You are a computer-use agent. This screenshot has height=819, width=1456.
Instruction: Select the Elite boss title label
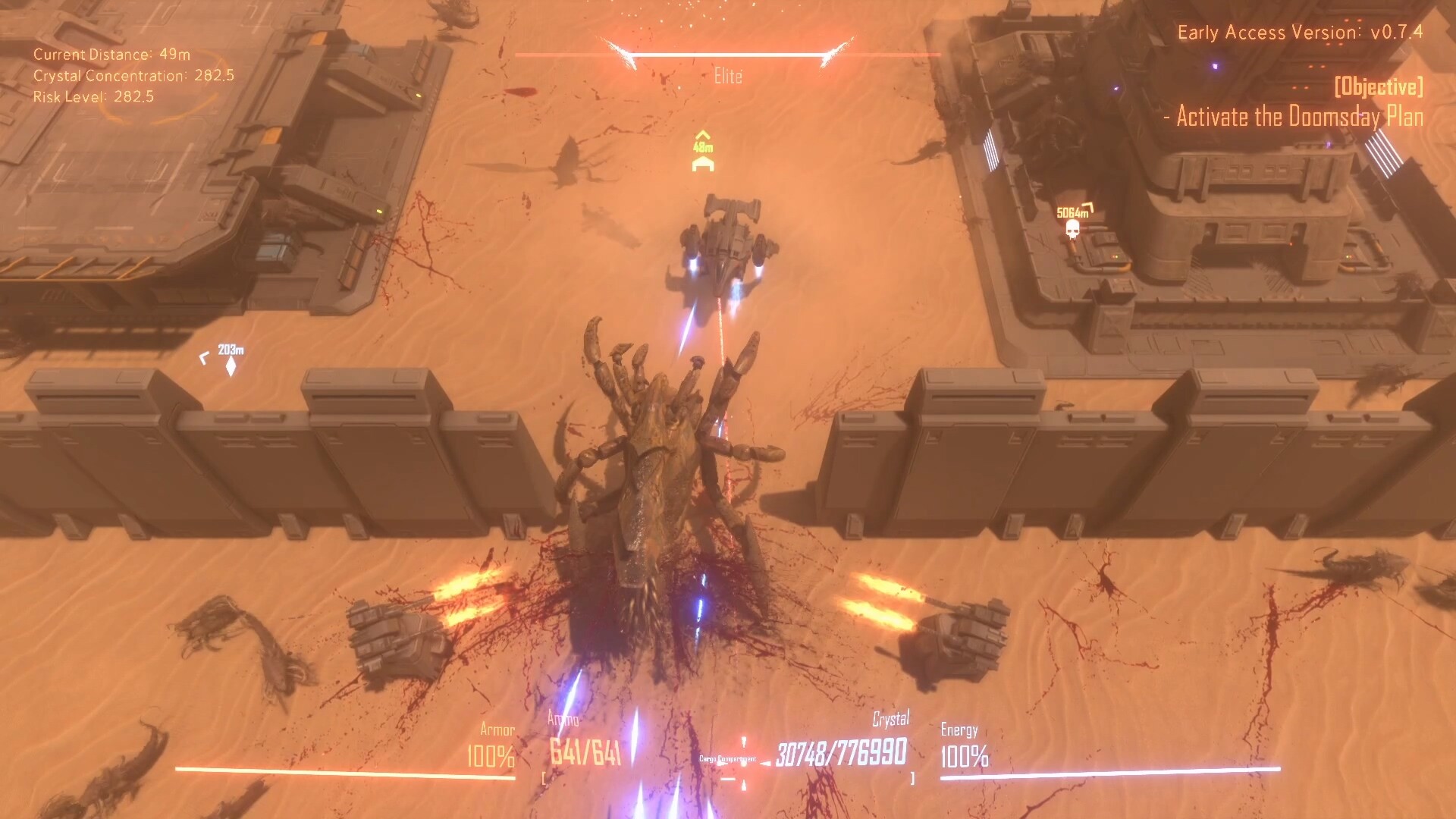[728, 76]
